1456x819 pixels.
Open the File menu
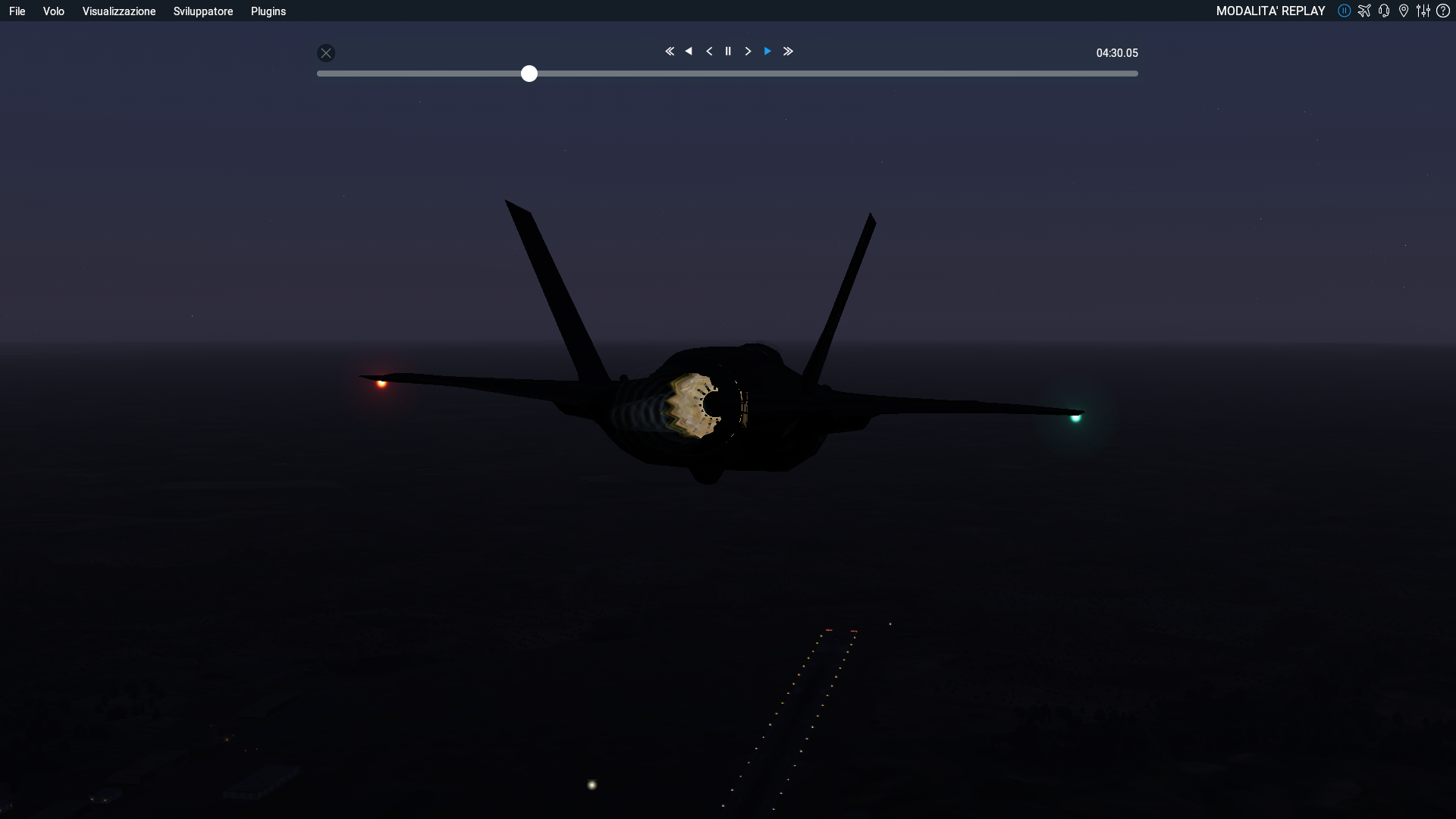(x=17, y=11)
